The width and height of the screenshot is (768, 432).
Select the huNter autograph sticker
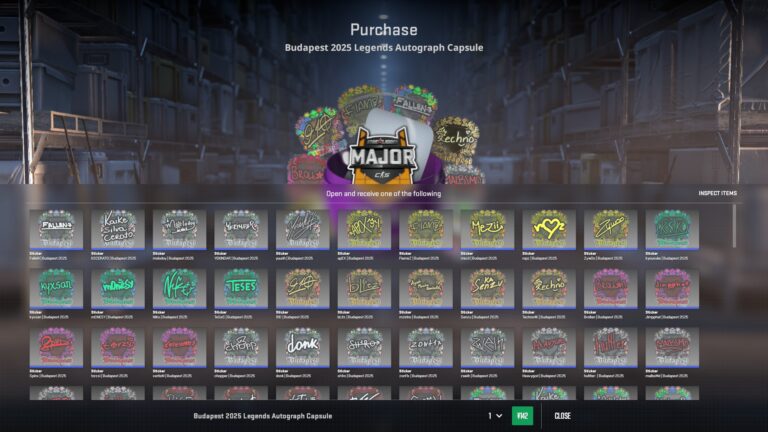610,346
